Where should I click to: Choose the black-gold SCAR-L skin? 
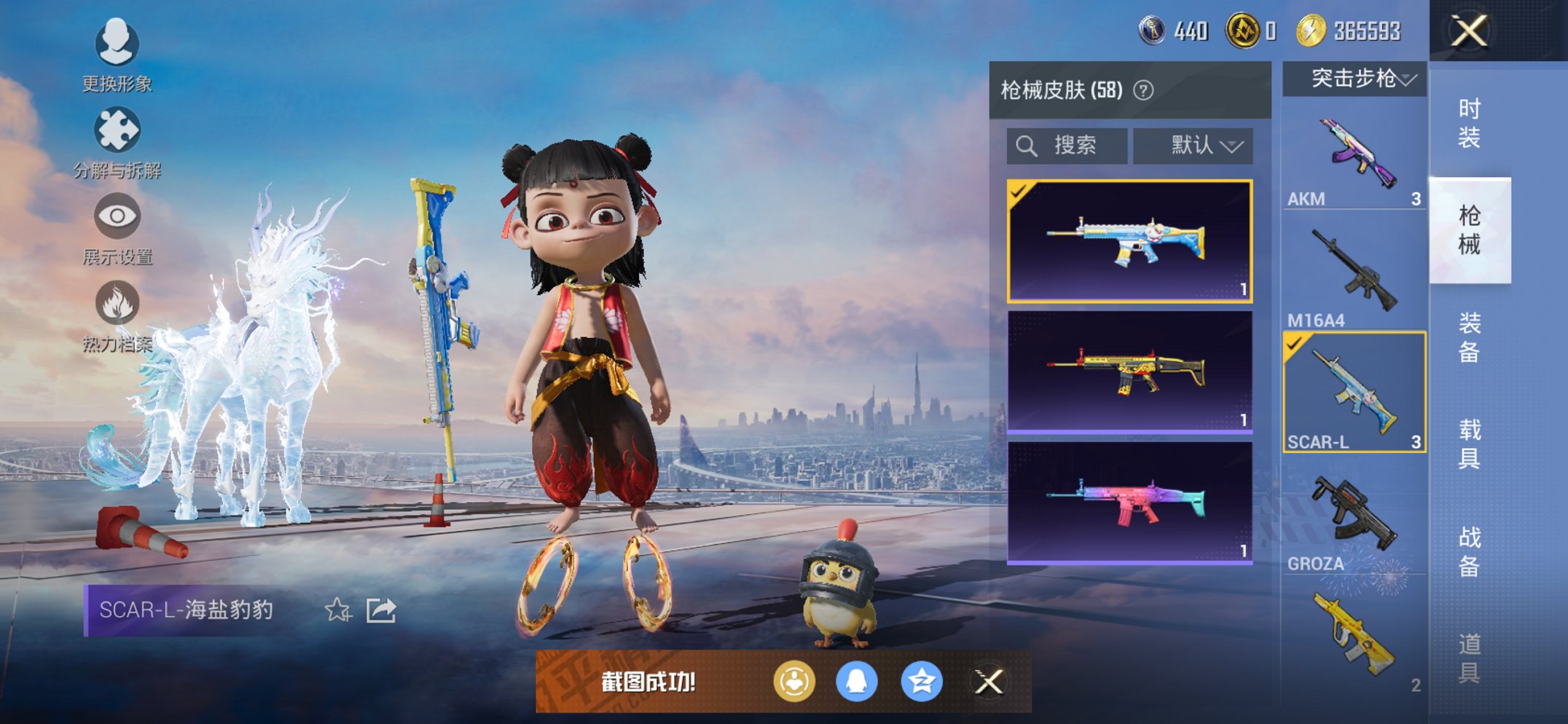click(1129, 371)
